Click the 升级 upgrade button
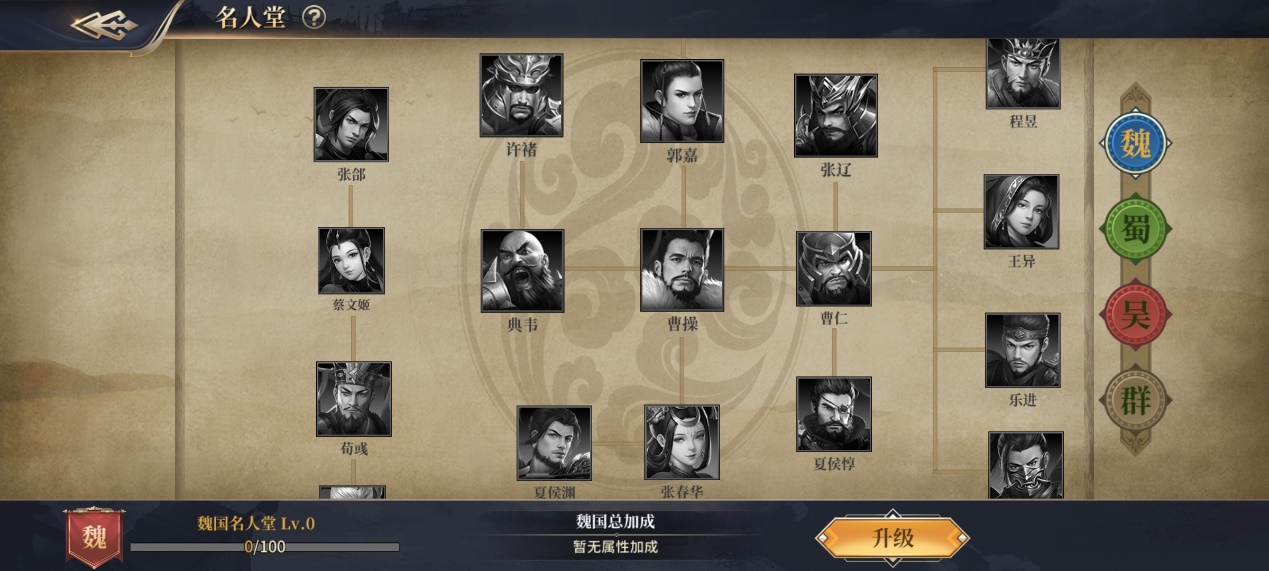Viewport: 1269px width, 571px height. coord(892,538)
